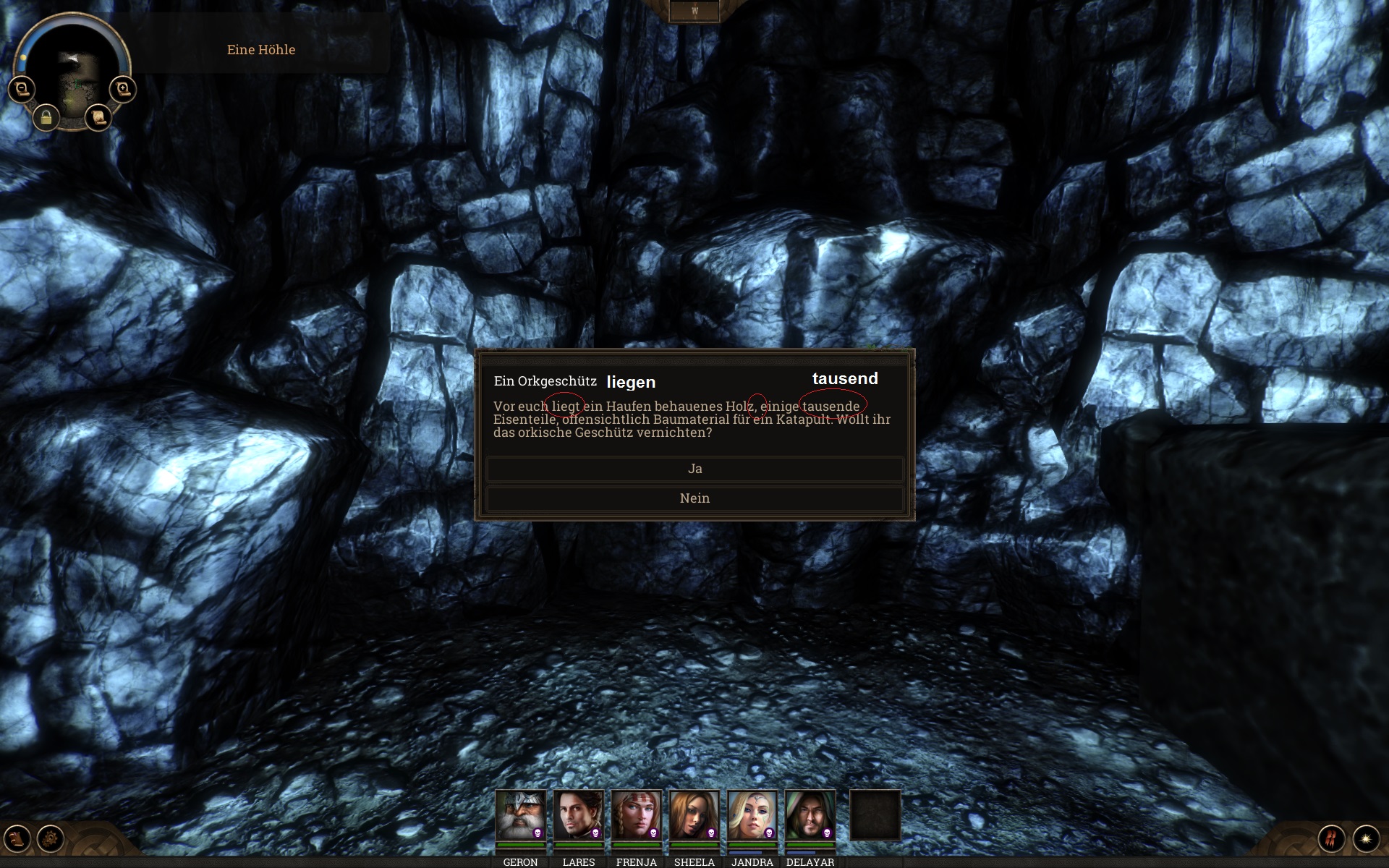
Task: Decline with the "Nein" option
Action: (x=694, y=498)
